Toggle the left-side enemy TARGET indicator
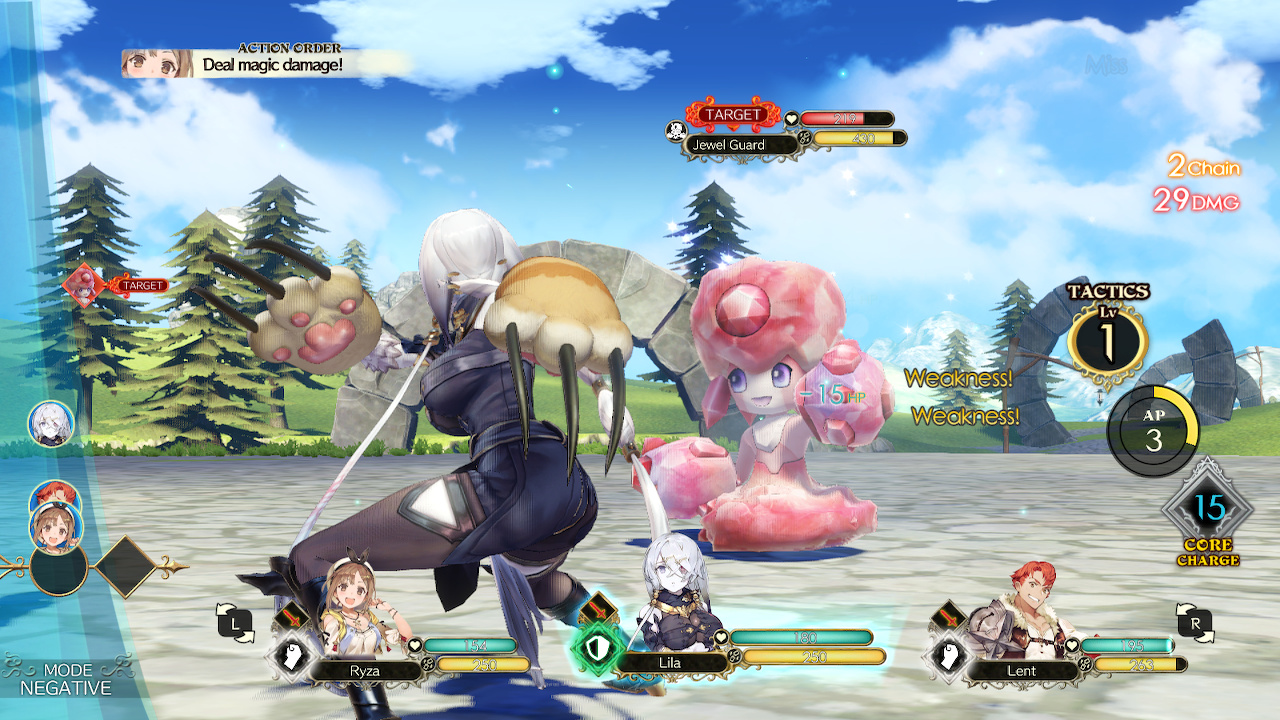The image size is (1280, 720). click(x=144, y=285)
